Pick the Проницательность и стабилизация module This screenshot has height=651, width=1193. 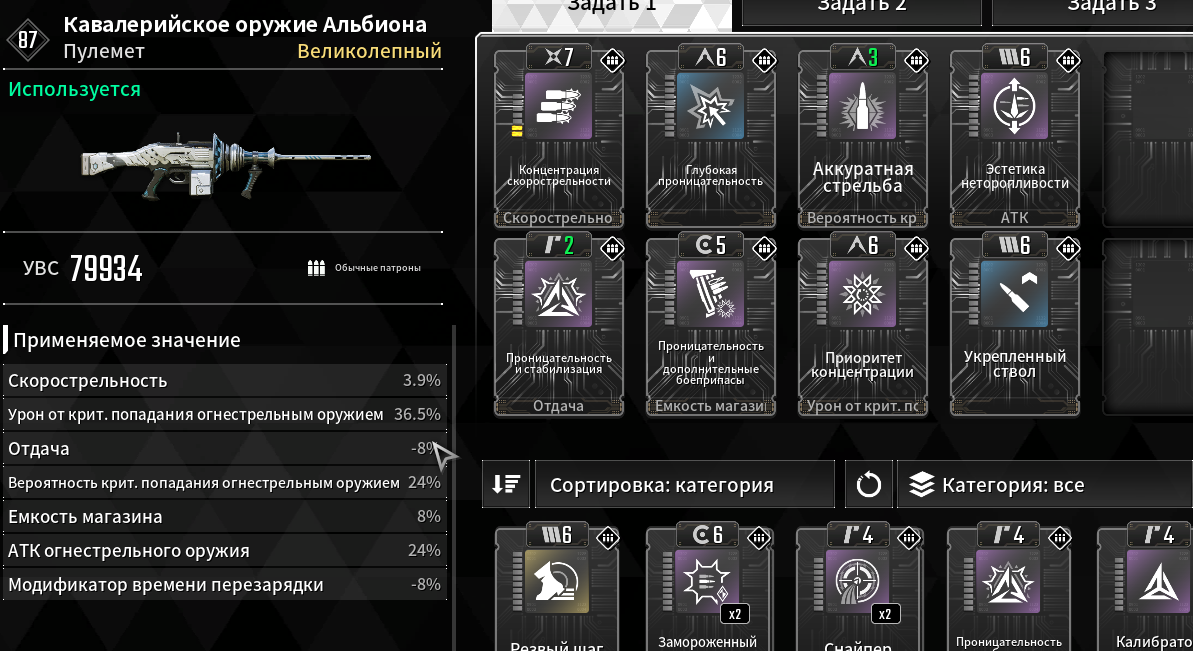(558, 325)
